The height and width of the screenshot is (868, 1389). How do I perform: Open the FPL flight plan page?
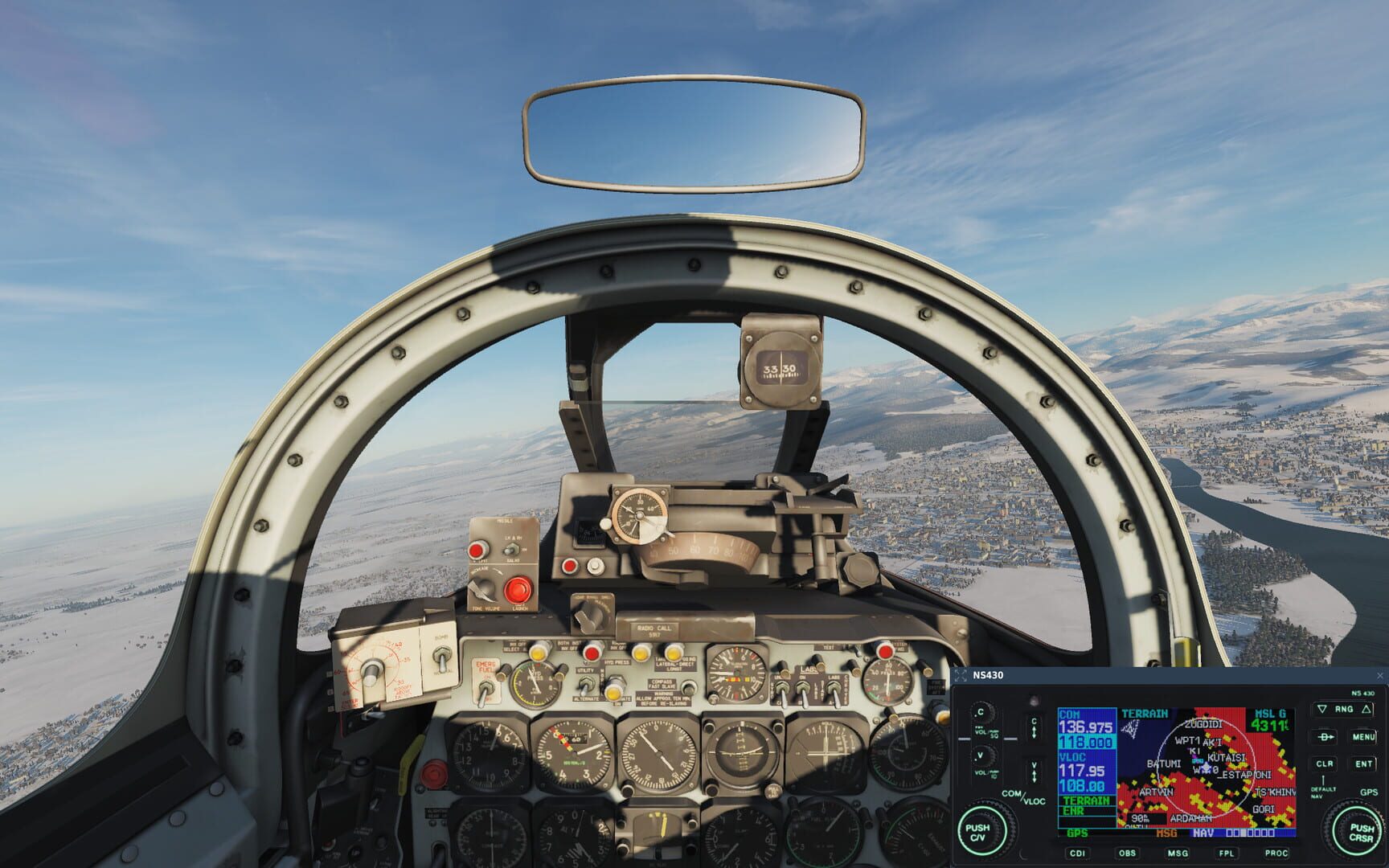tap(1227, 853)
